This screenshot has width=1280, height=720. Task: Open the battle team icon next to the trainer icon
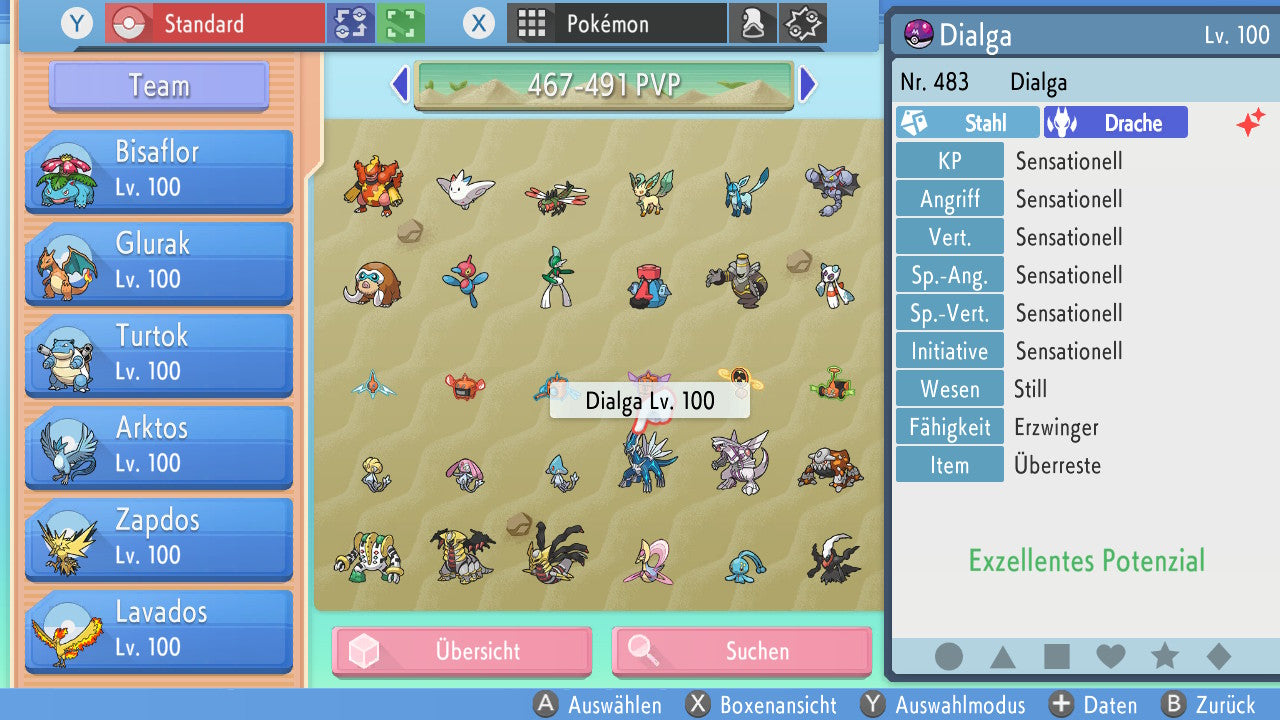point(802,23)
